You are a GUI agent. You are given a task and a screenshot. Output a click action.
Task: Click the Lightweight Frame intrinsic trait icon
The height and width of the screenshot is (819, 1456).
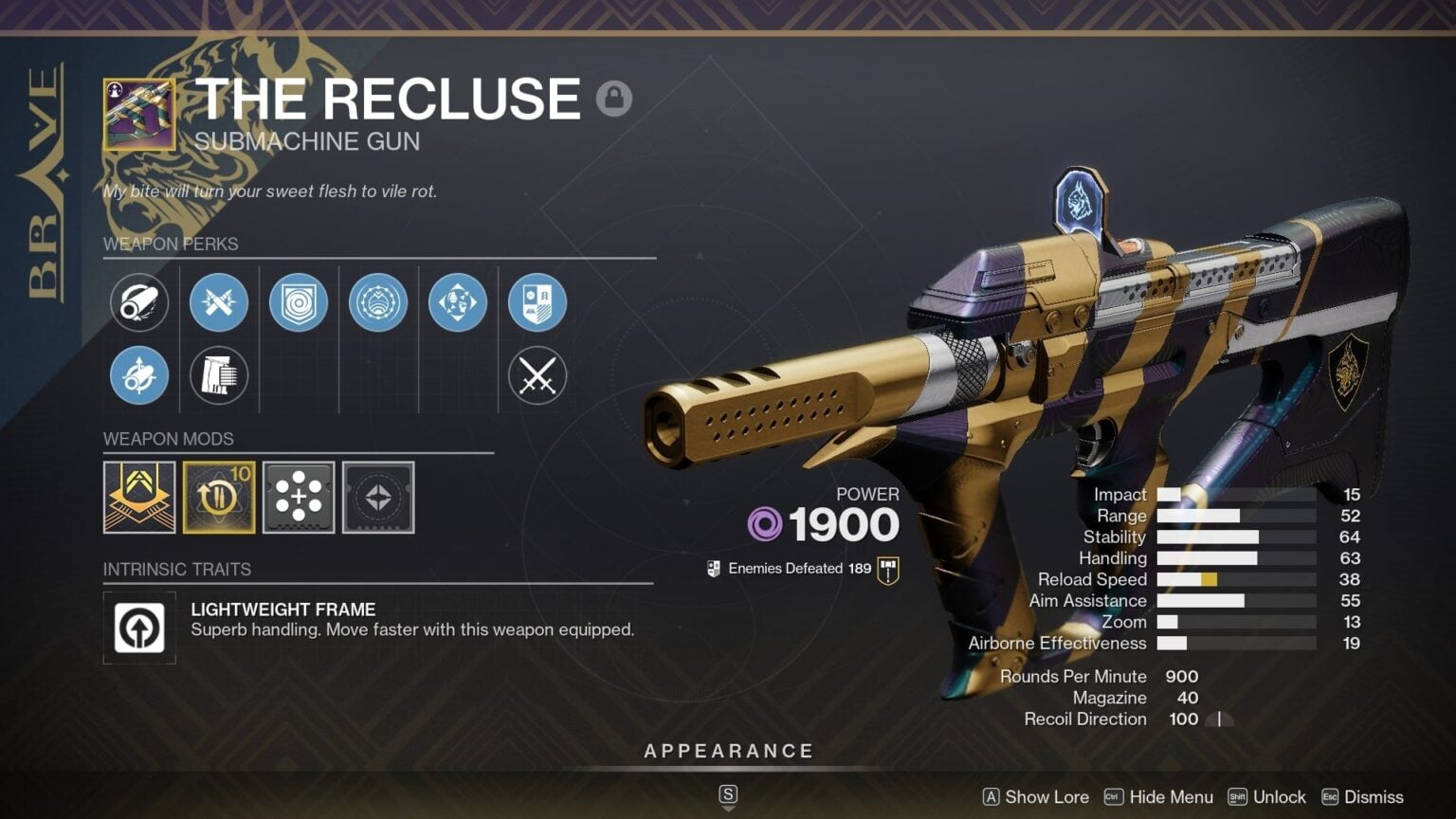(x=139, y=628)
